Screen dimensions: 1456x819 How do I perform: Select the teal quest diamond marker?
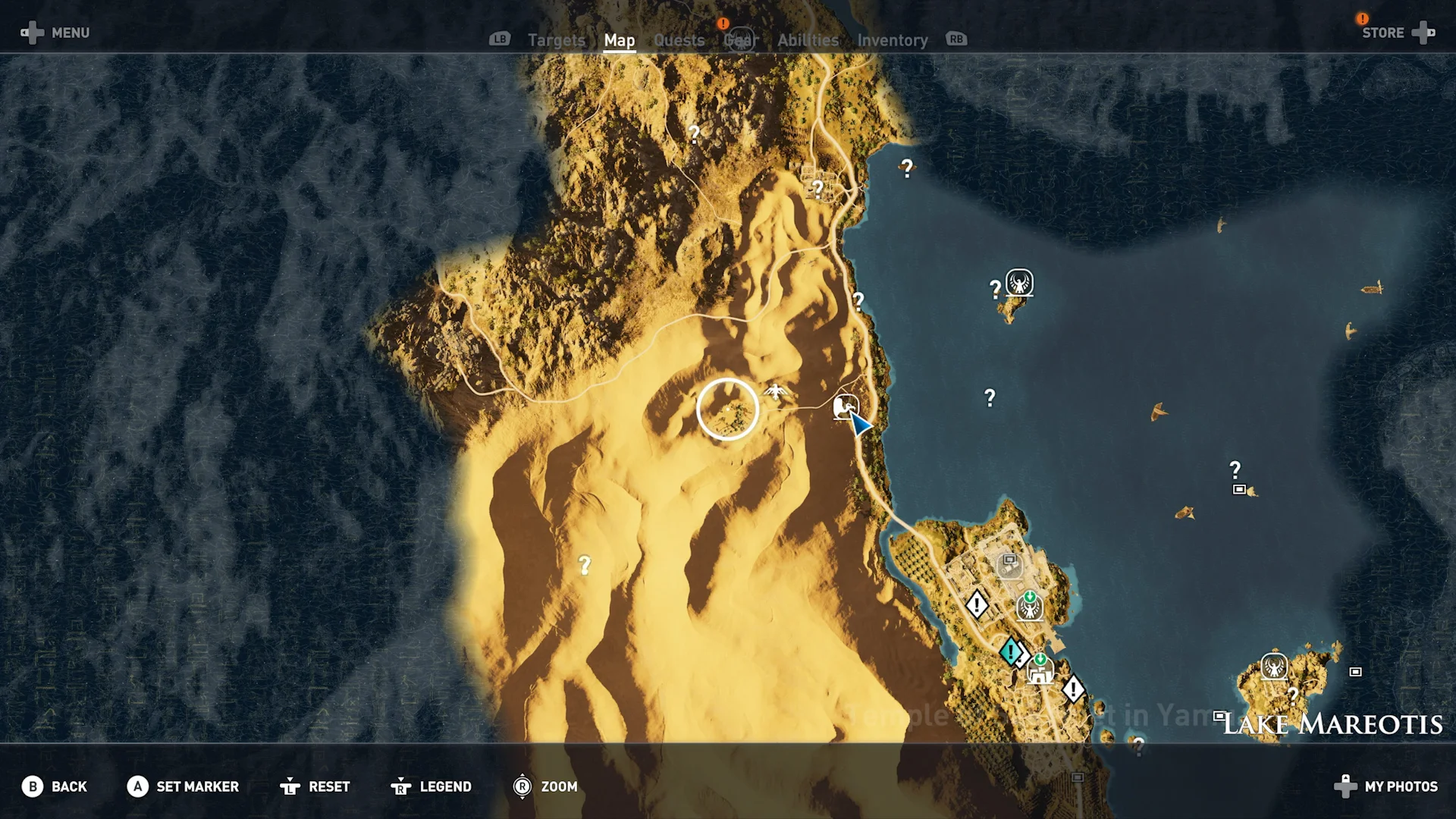click(1010, 651)
